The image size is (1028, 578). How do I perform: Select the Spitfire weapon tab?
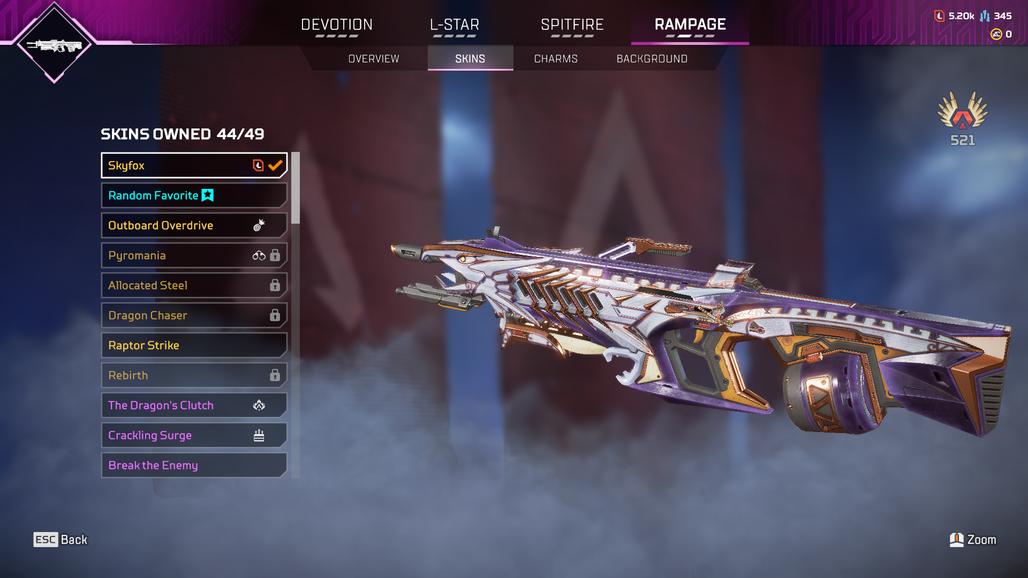point(572,25)
